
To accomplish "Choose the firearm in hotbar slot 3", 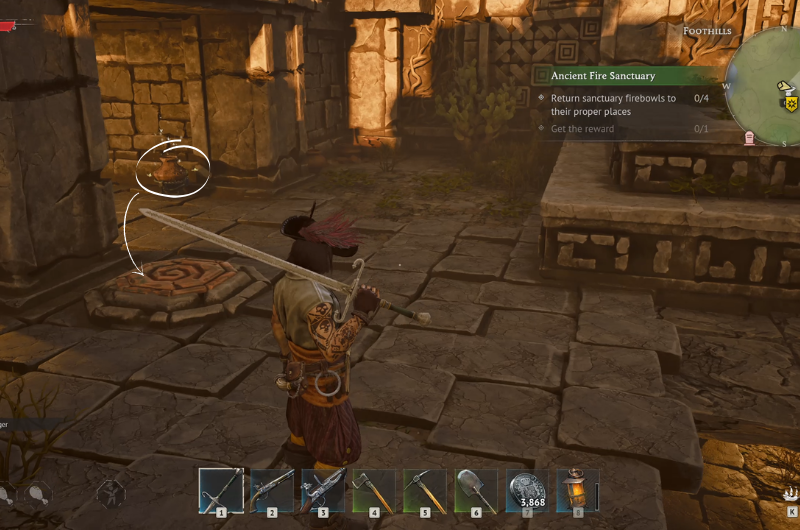I will 323,490.
